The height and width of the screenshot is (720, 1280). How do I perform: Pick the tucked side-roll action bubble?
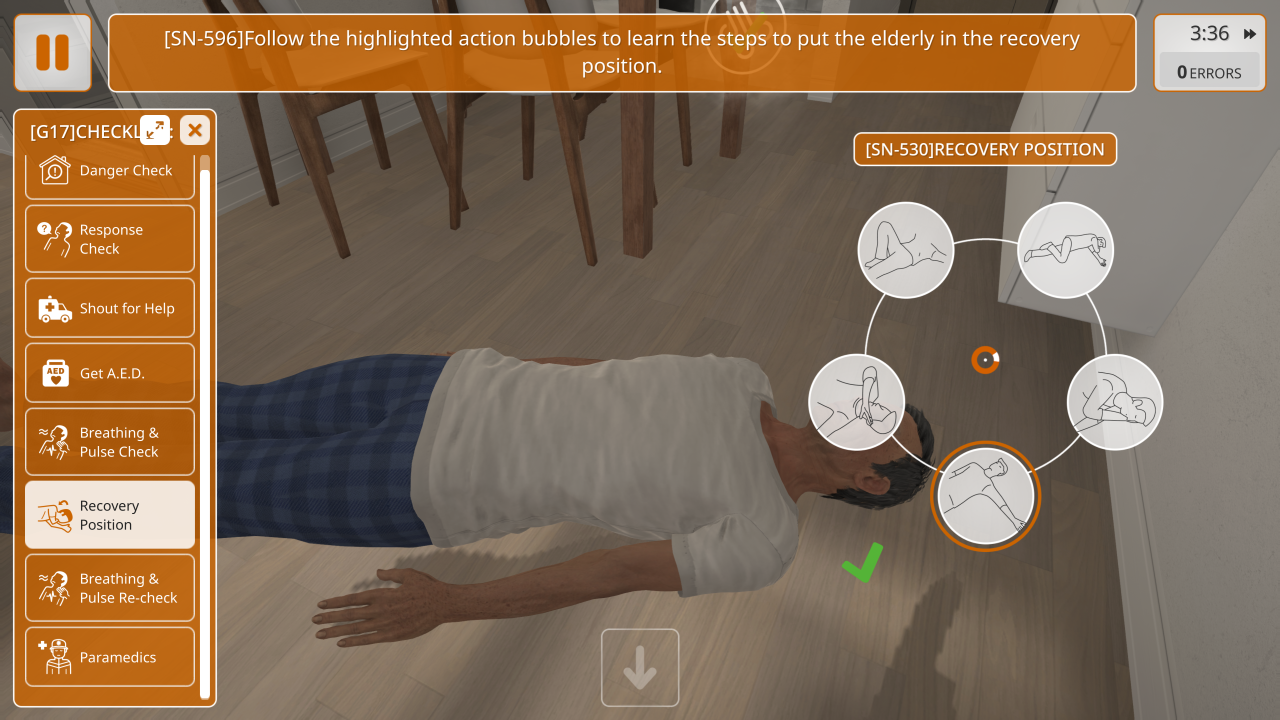(1115, 402)
